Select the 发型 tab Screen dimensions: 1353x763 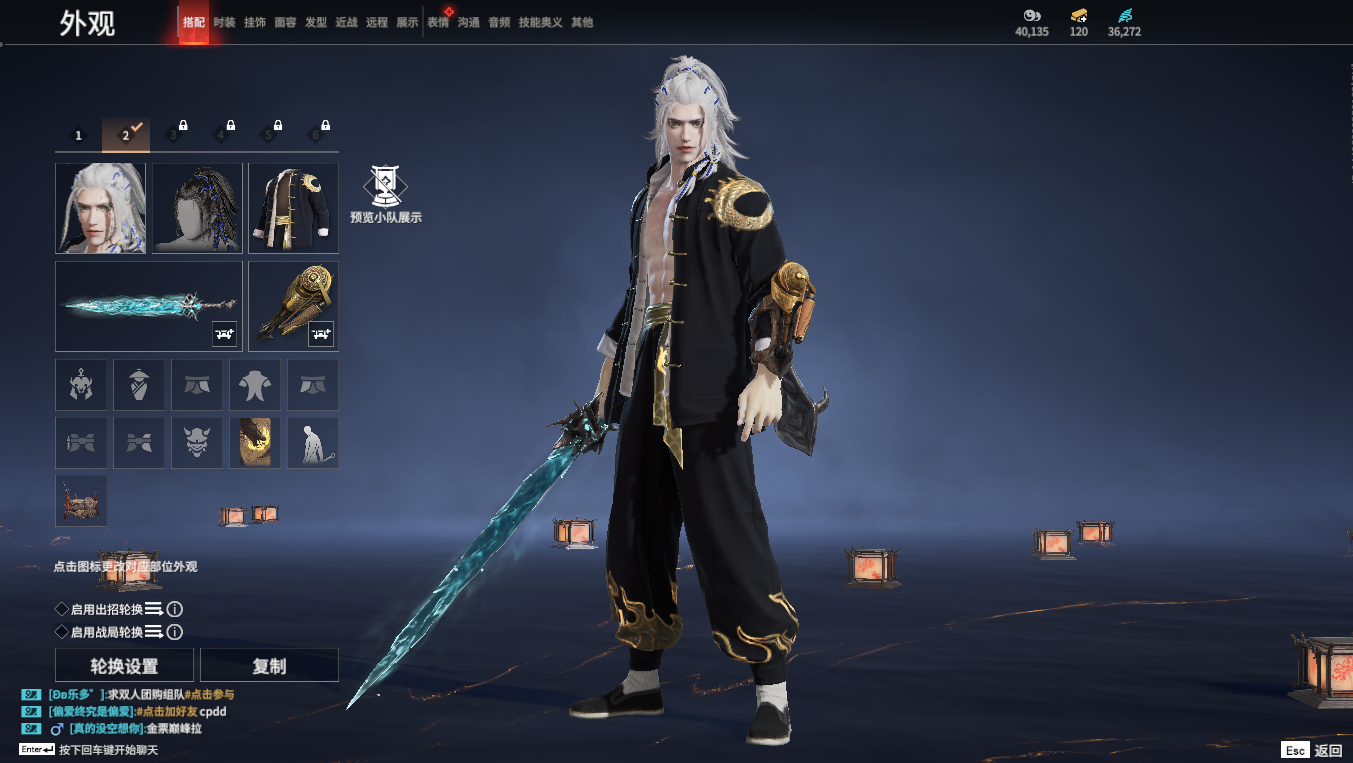pyautogui.click(x=316, y=22)
